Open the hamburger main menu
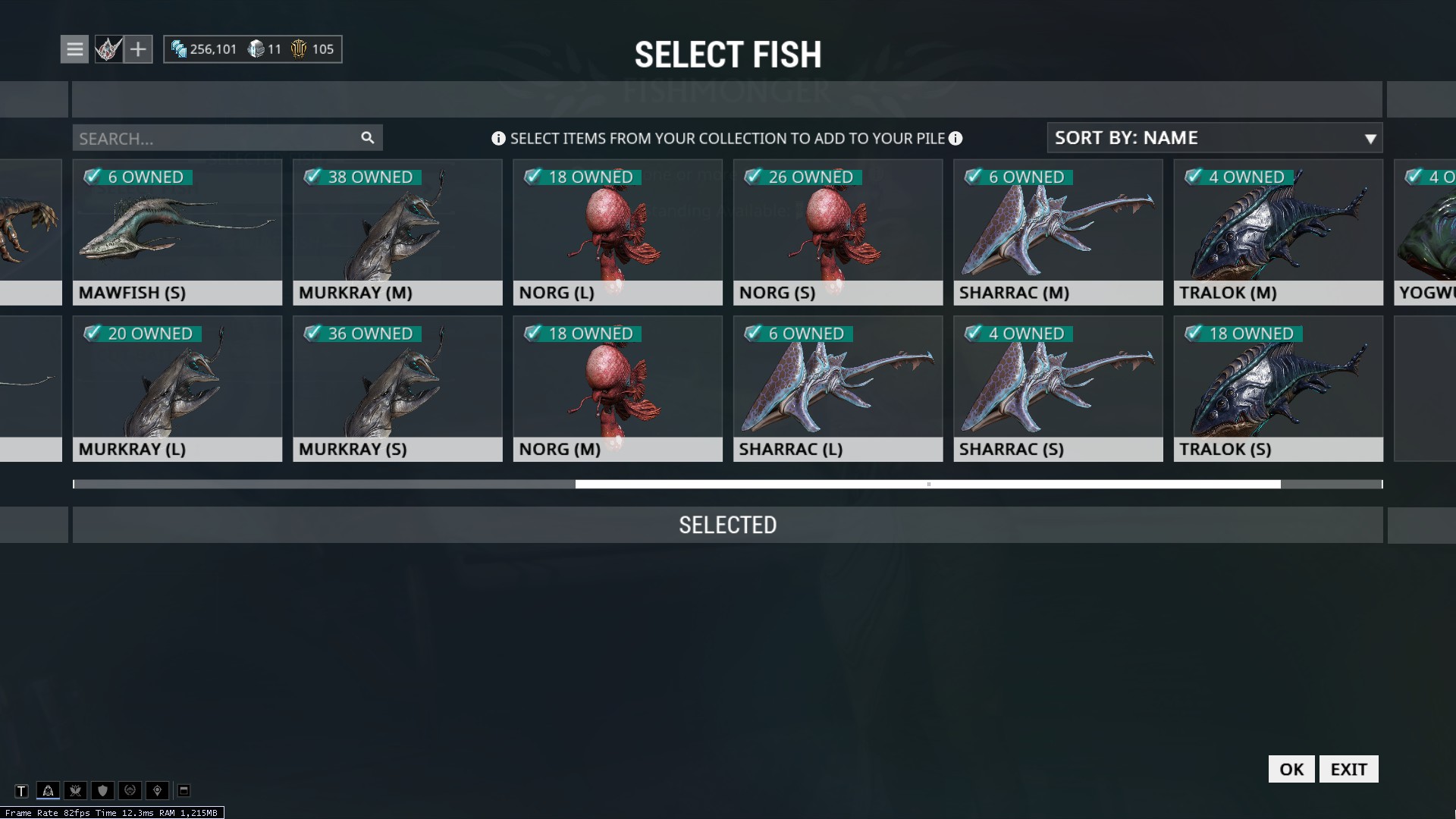Image resolution: width=1456 pixels, height=819 pixels. tap(74, 49)
